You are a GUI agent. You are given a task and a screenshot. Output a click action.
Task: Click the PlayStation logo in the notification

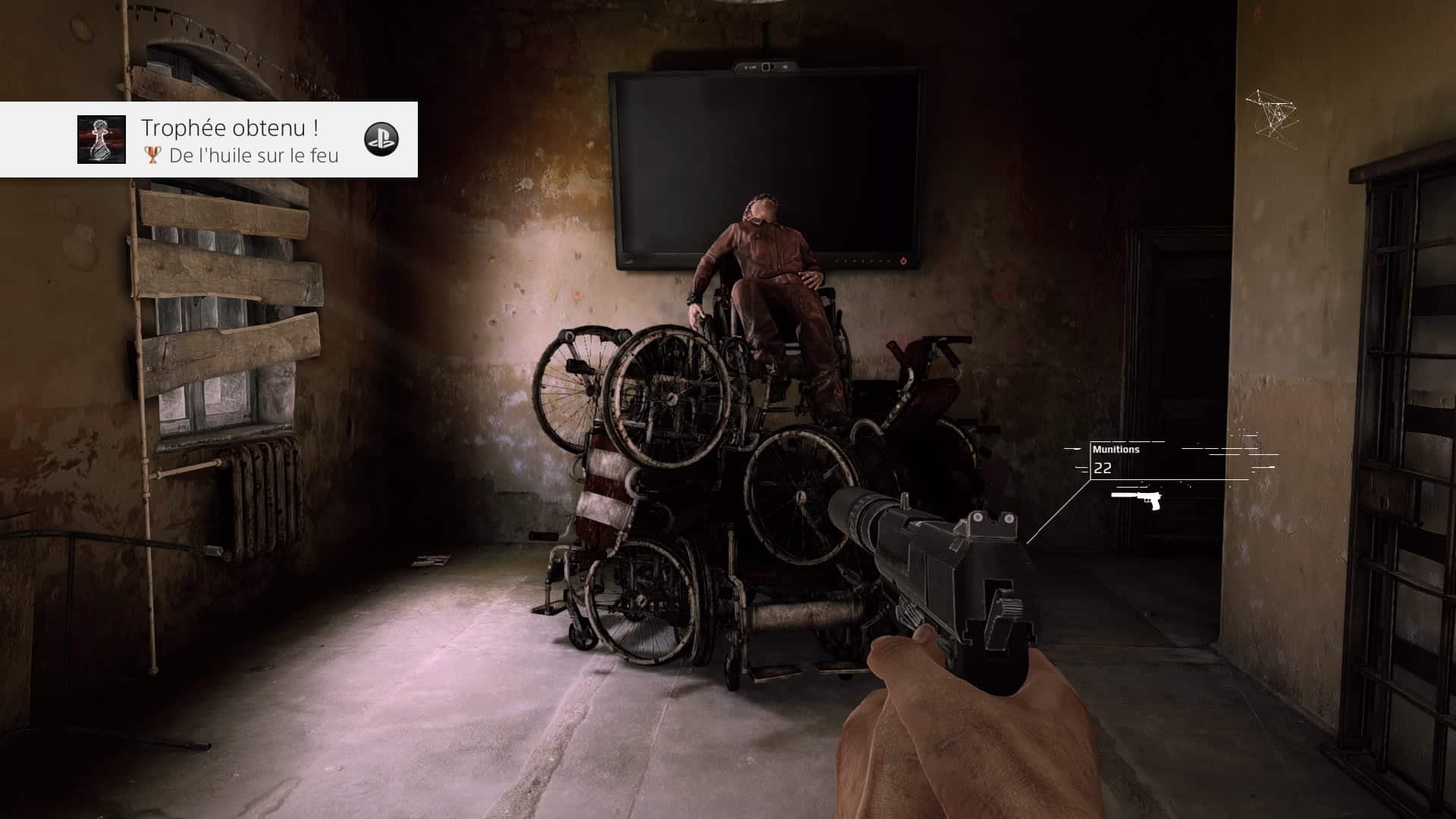point(381,139)
